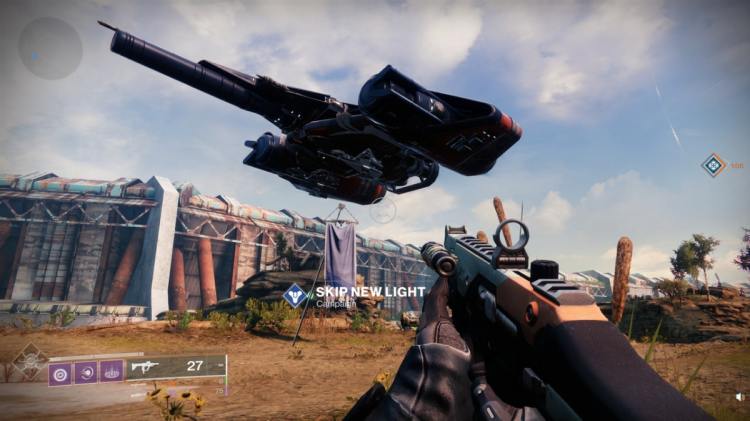750x421 pixels.
Task: Activate the grenade ability icon
Action: point(60,372)
